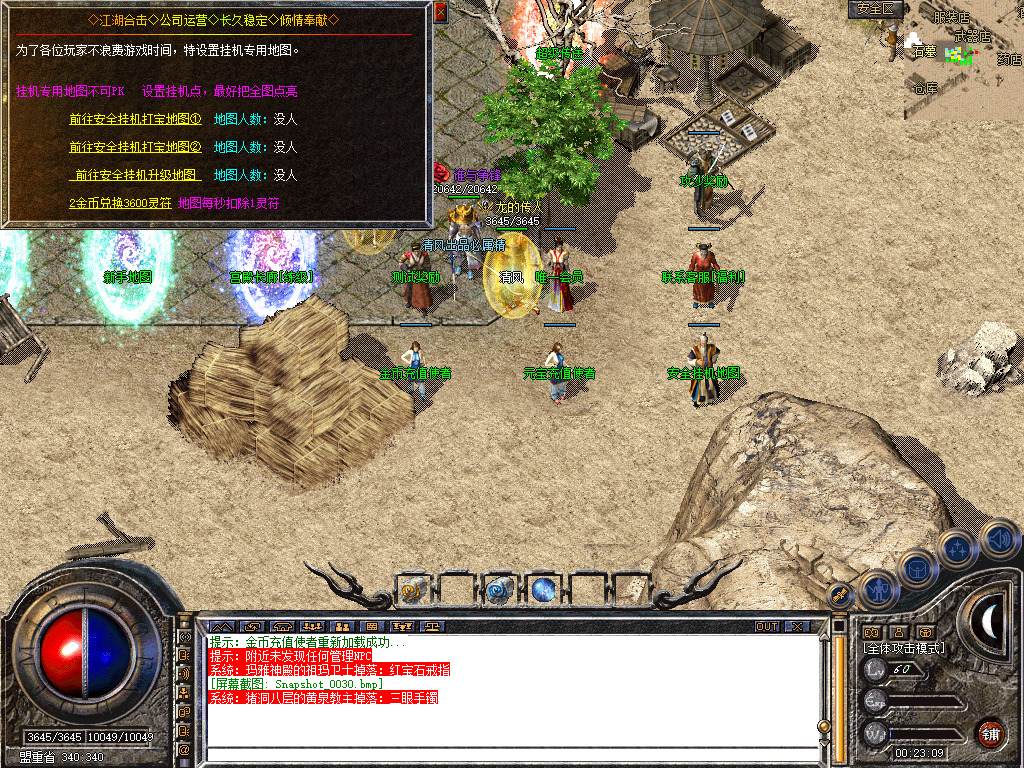Use the yellow scroll item in the belt

click(412, 591)
